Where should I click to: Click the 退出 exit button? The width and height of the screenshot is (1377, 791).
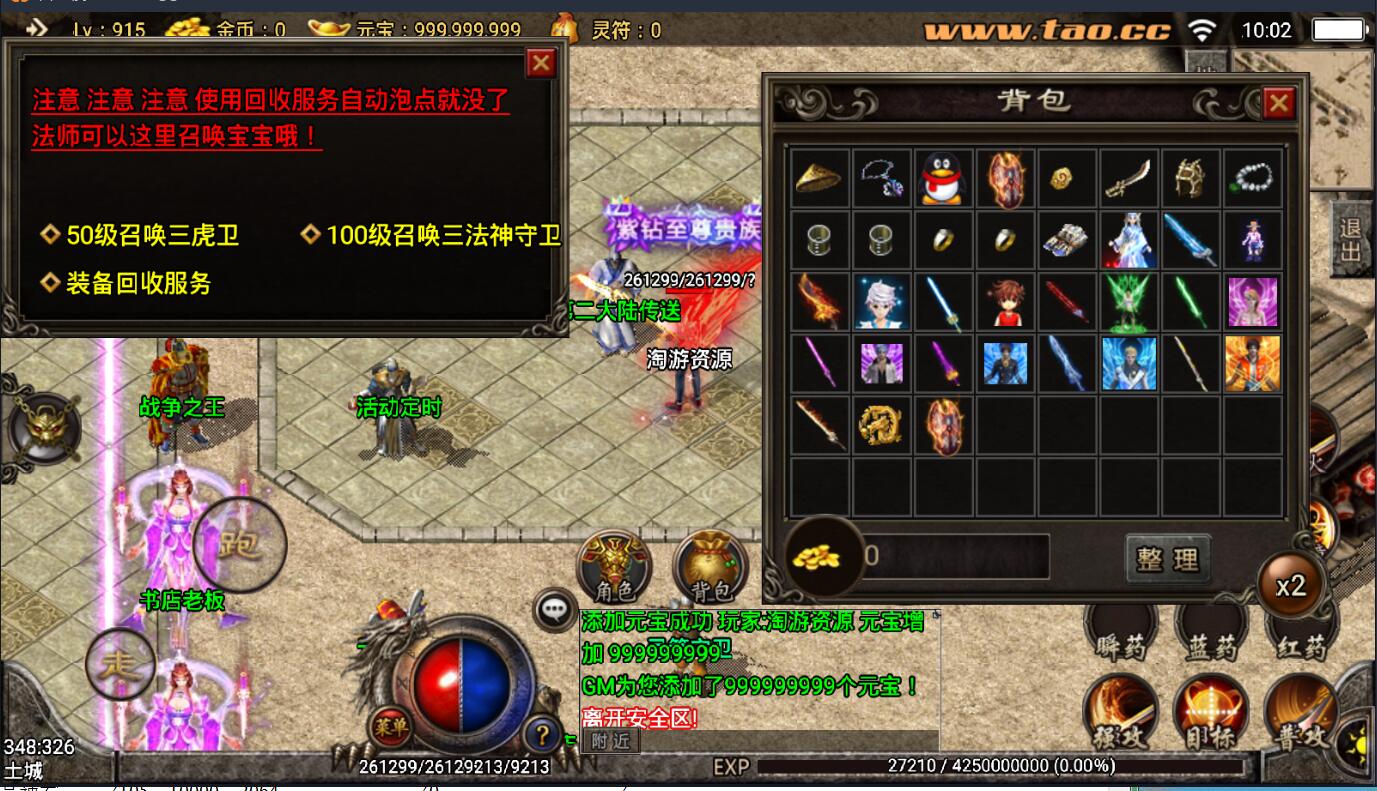click(1351, 240)
